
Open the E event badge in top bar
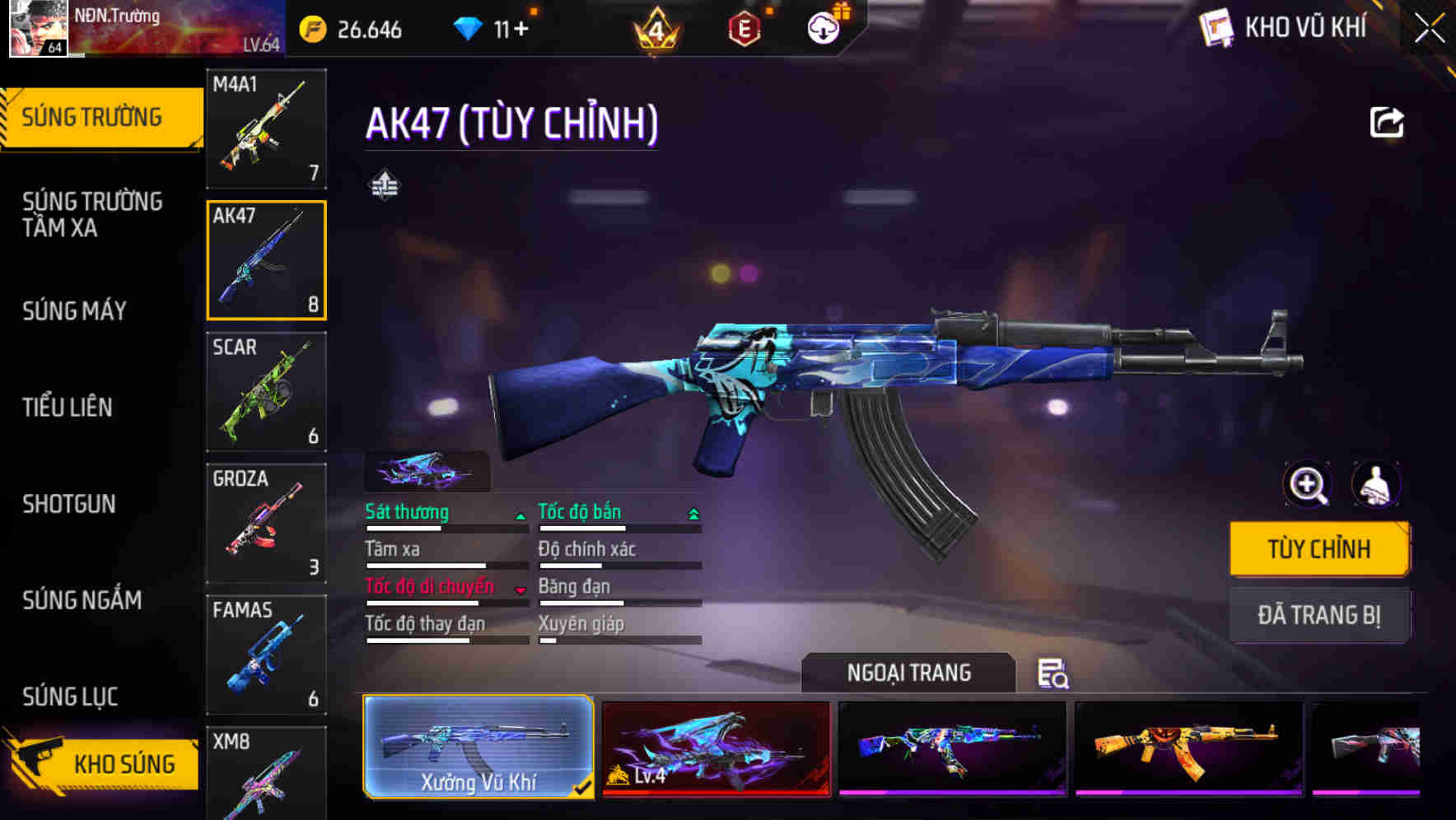744,27
